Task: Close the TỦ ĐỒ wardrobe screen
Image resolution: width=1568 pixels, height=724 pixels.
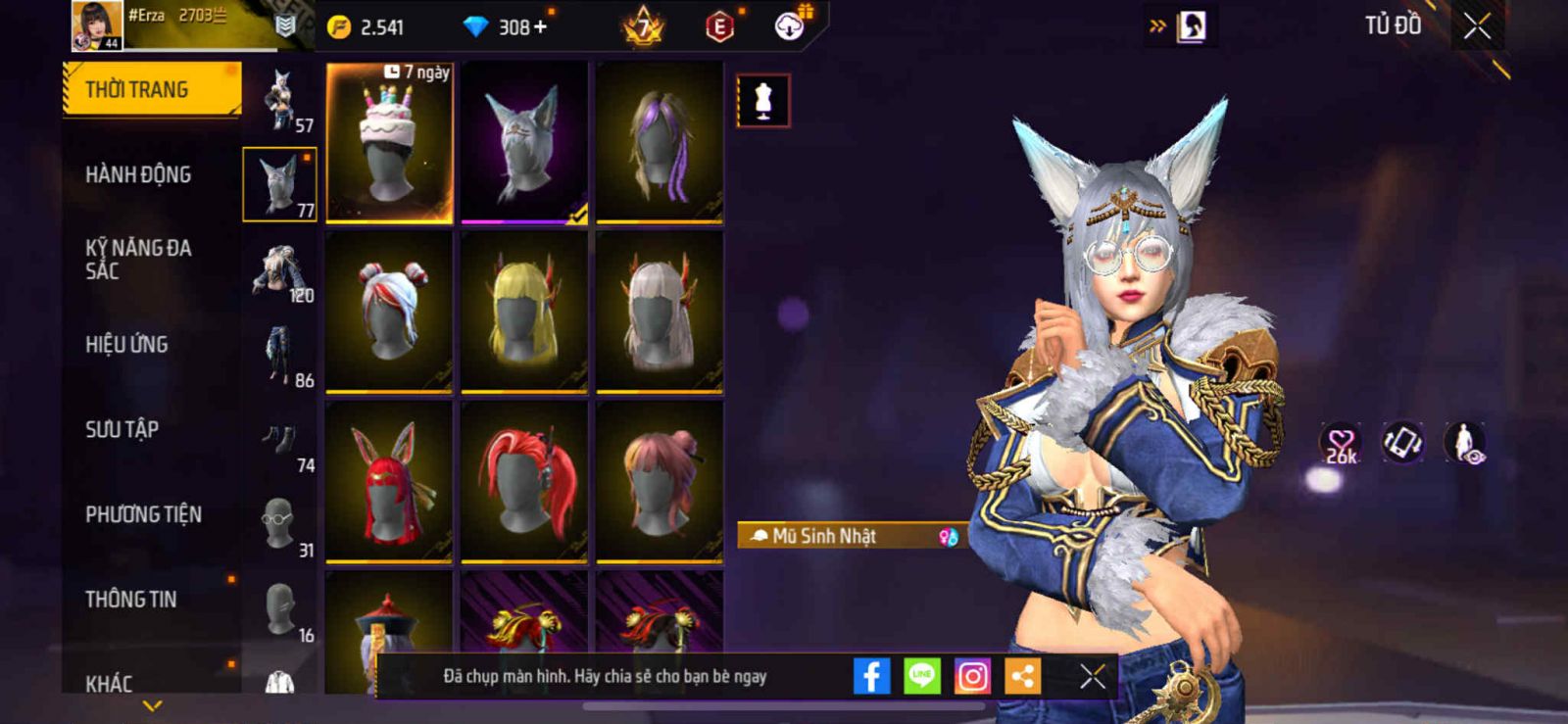Action: click(1477, 26)
